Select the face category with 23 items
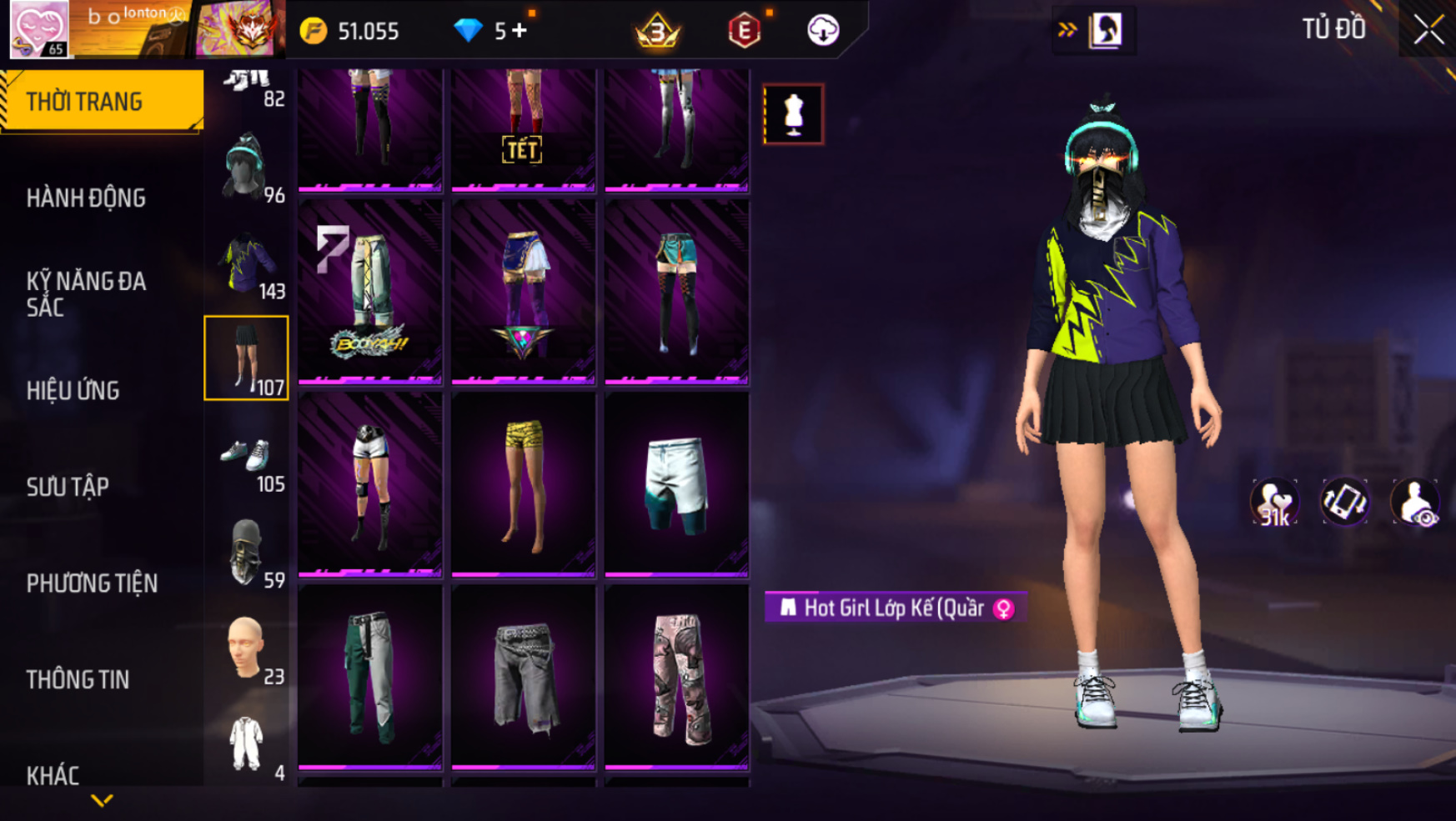This screenshot has height=821, width=1456. coord(247,650)
